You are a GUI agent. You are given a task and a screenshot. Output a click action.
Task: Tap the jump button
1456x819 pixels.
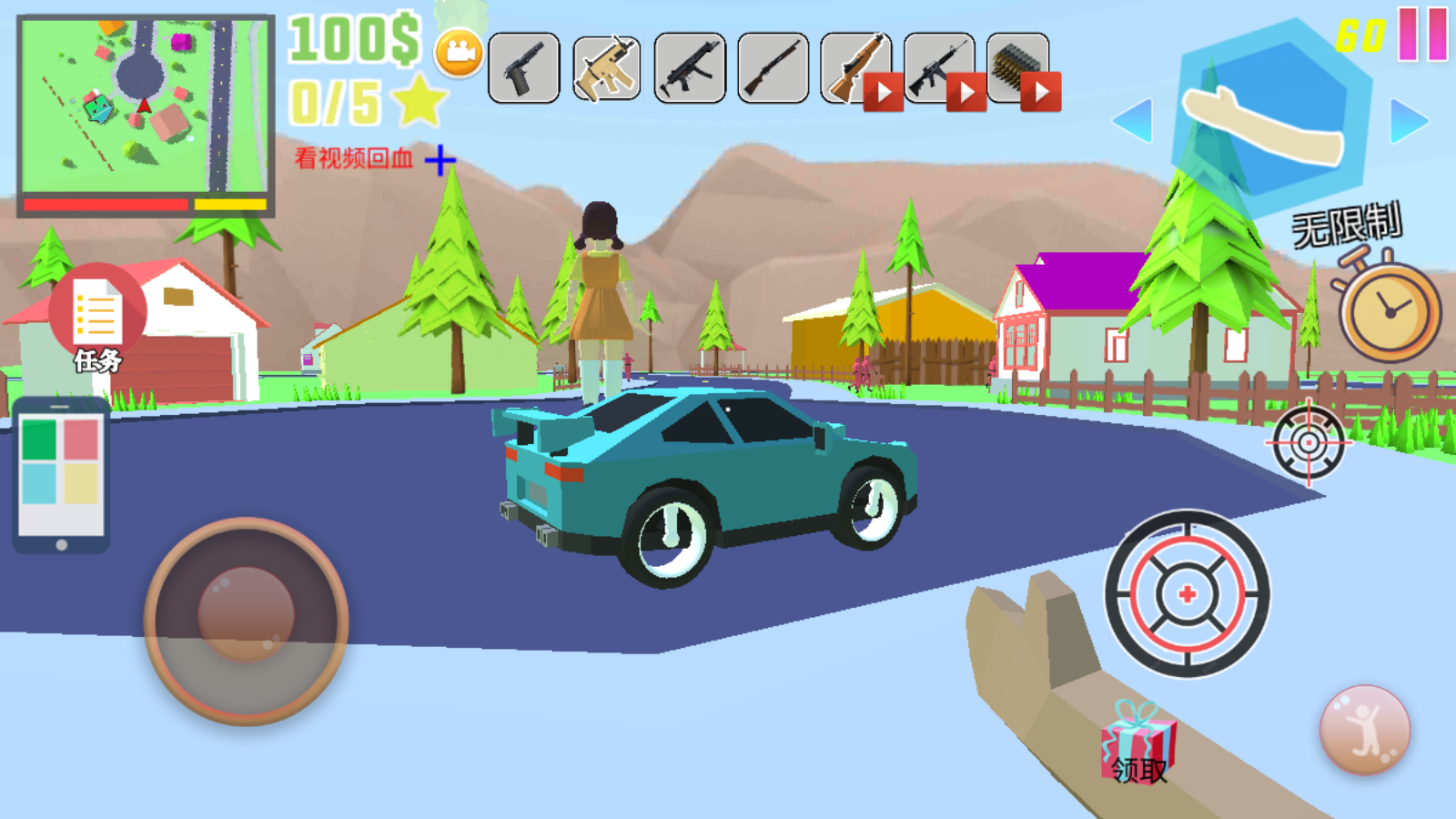click(1364, 730)
